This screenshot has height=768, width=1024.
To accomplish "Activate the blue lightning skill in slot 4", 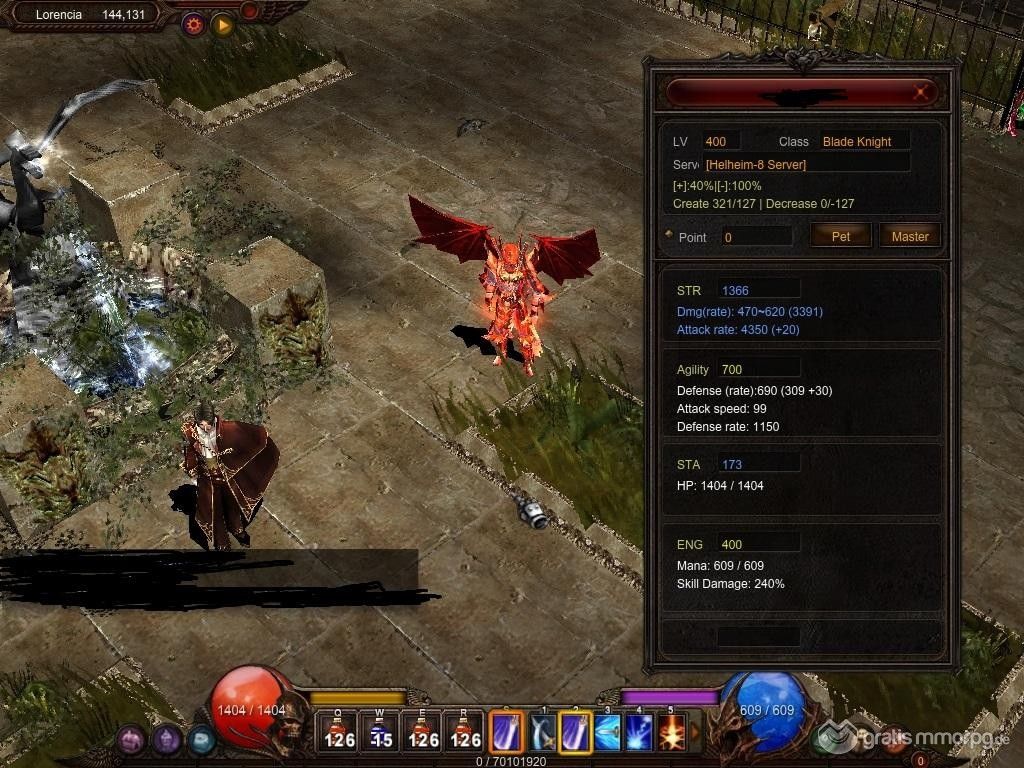I will [639, 732].
